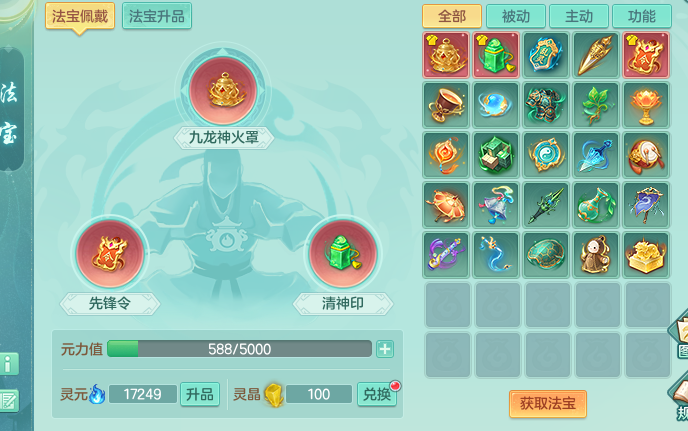
Task: Pick the golden beast seal treasure
Action: 646,254
